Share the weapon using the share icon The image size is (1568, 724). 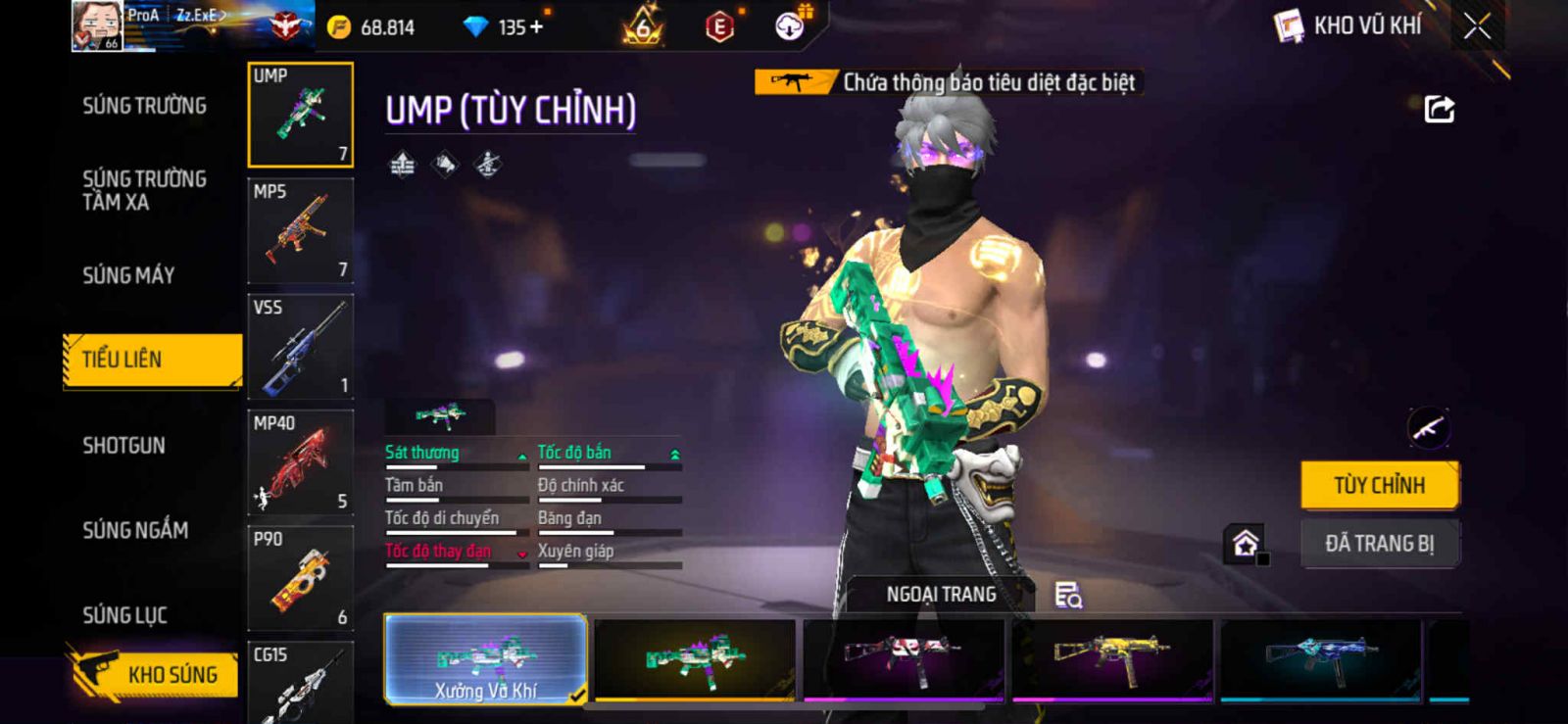click(1439, 109)
